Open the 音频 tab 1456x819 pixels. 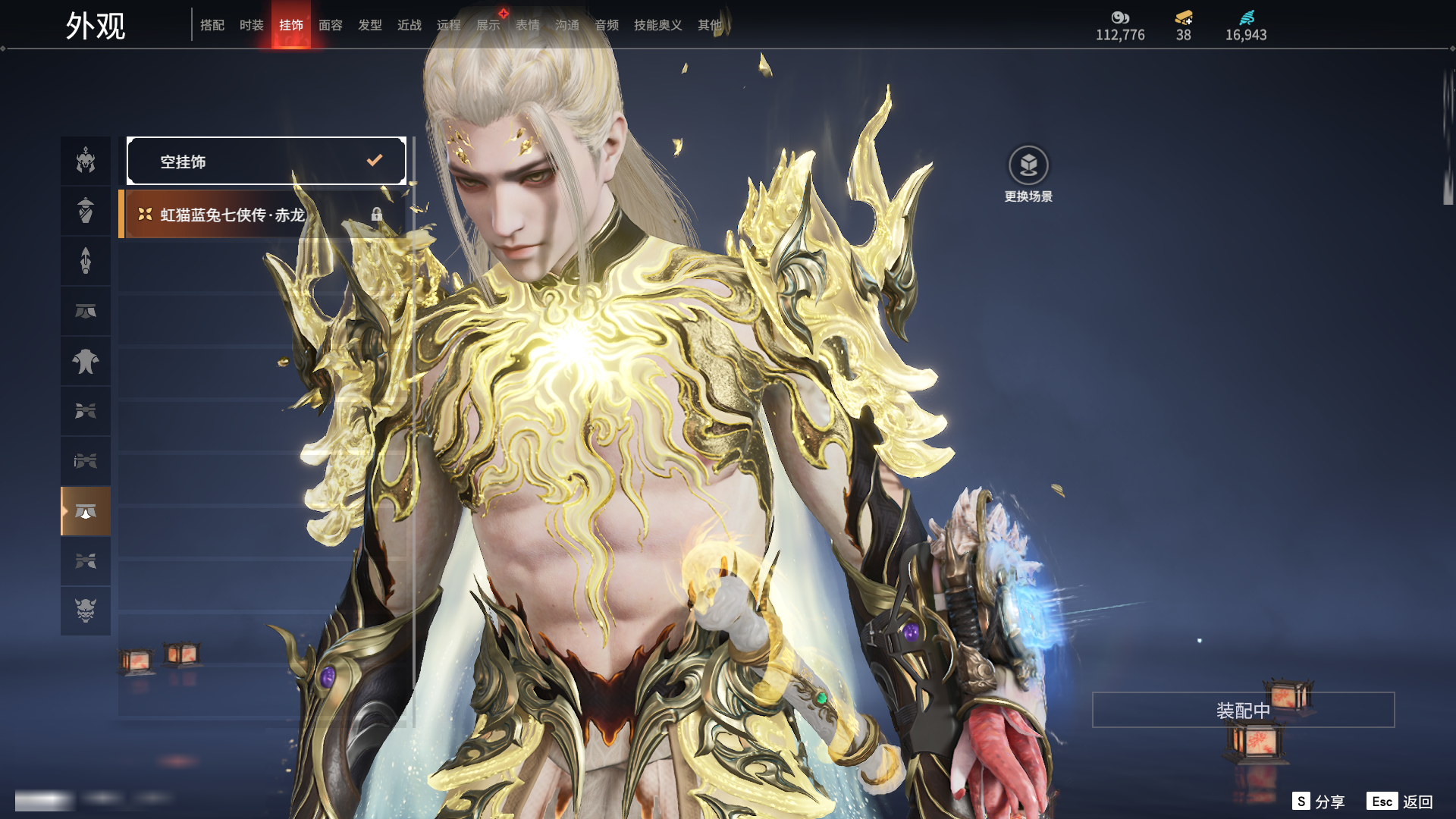607,25
